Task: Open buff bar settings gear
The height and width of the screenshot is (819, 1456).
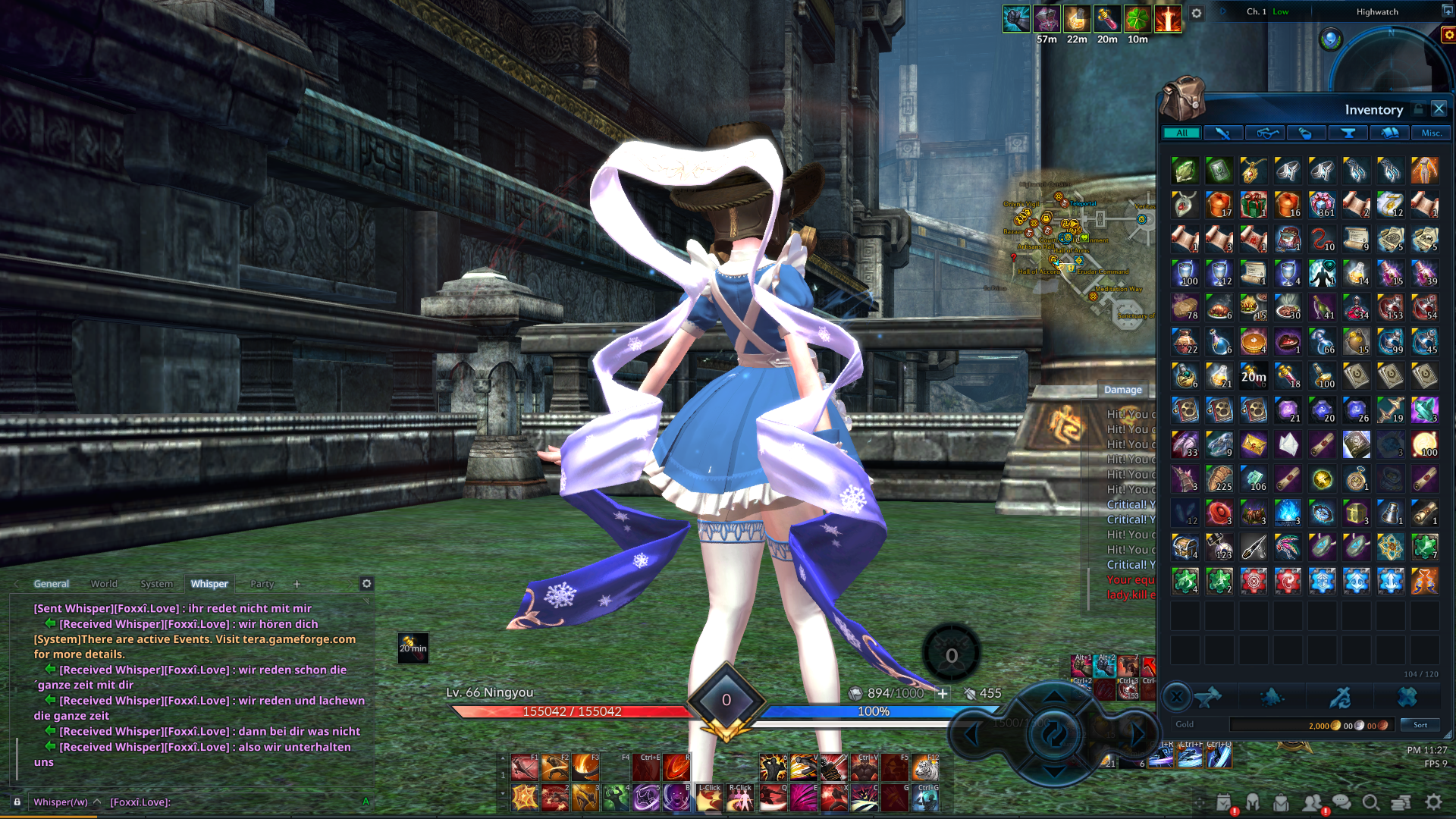Action: (1196, 14)
